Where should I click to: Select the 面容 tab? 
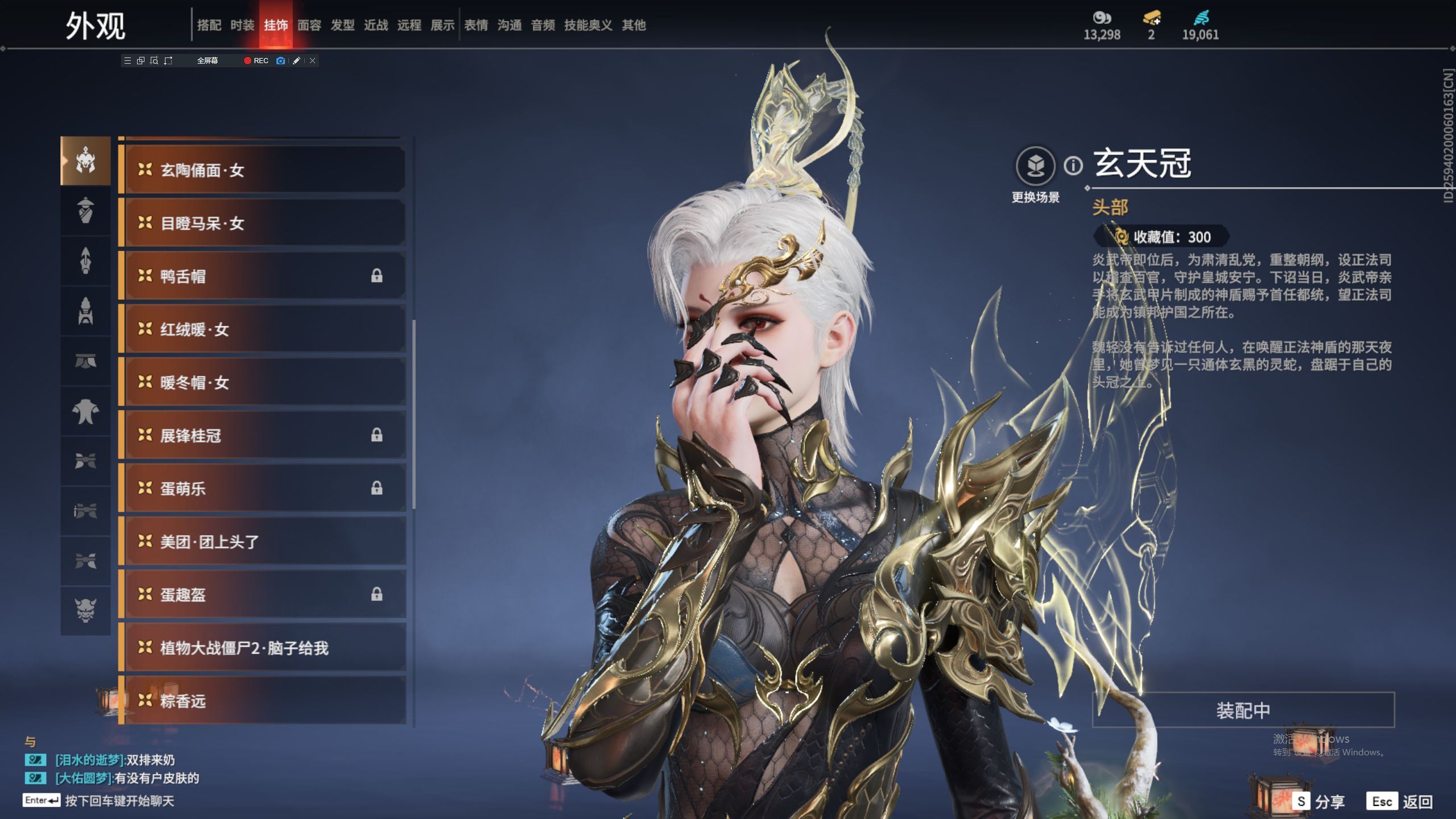(x=309, y=25)
